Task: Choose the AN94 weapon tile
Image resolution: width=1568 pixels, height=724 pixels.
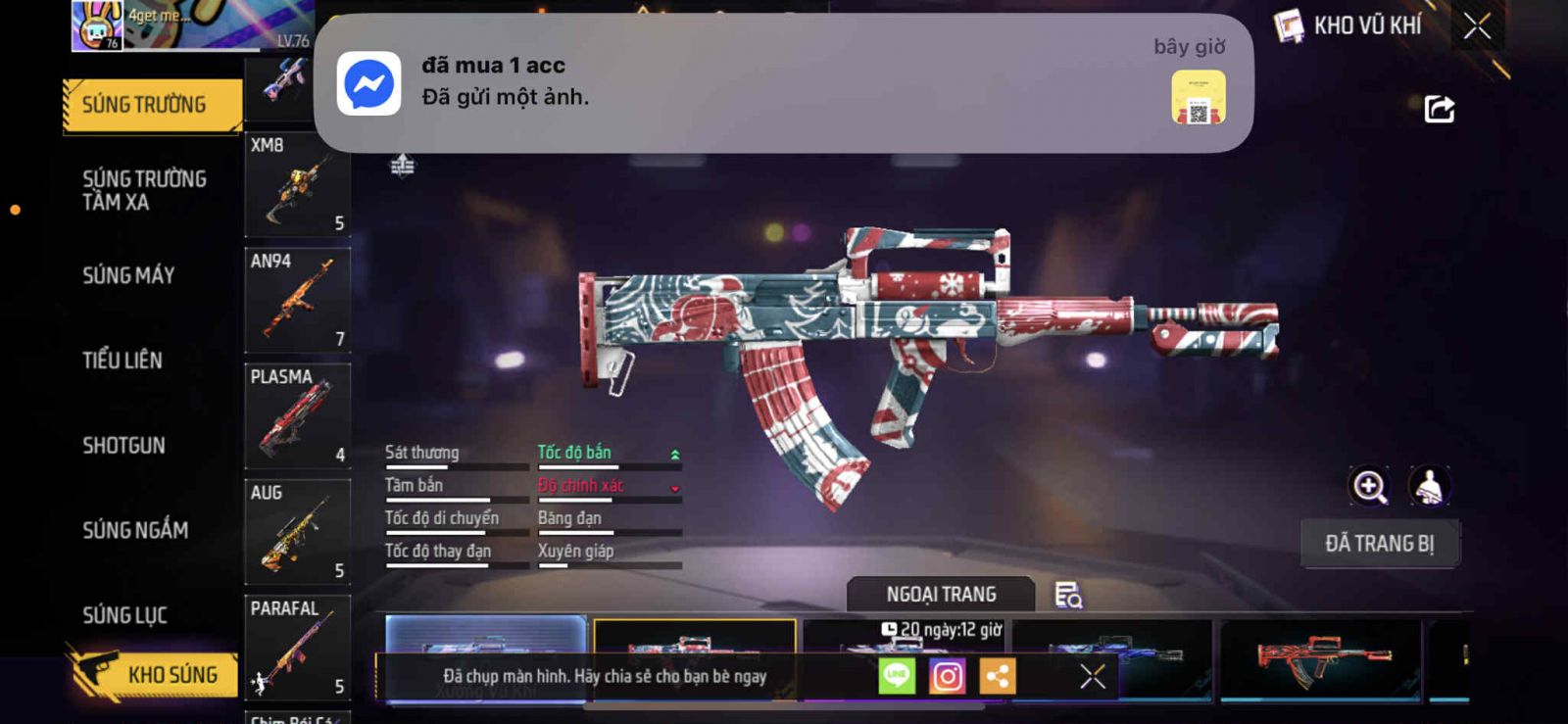Action: pos(297,300)
